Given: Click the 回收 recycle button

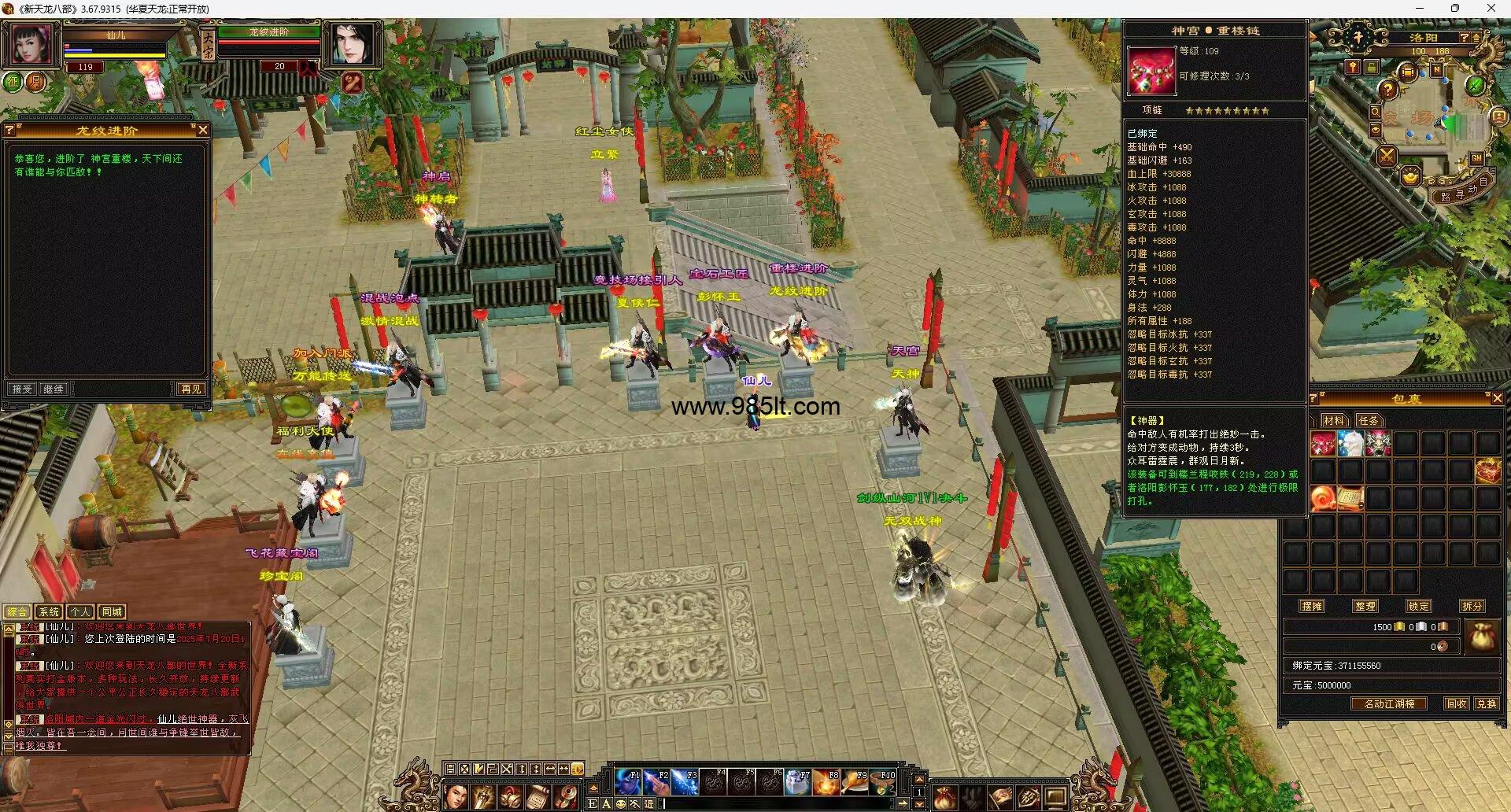Looking at the screenshot, I should tap(1456, 703).
